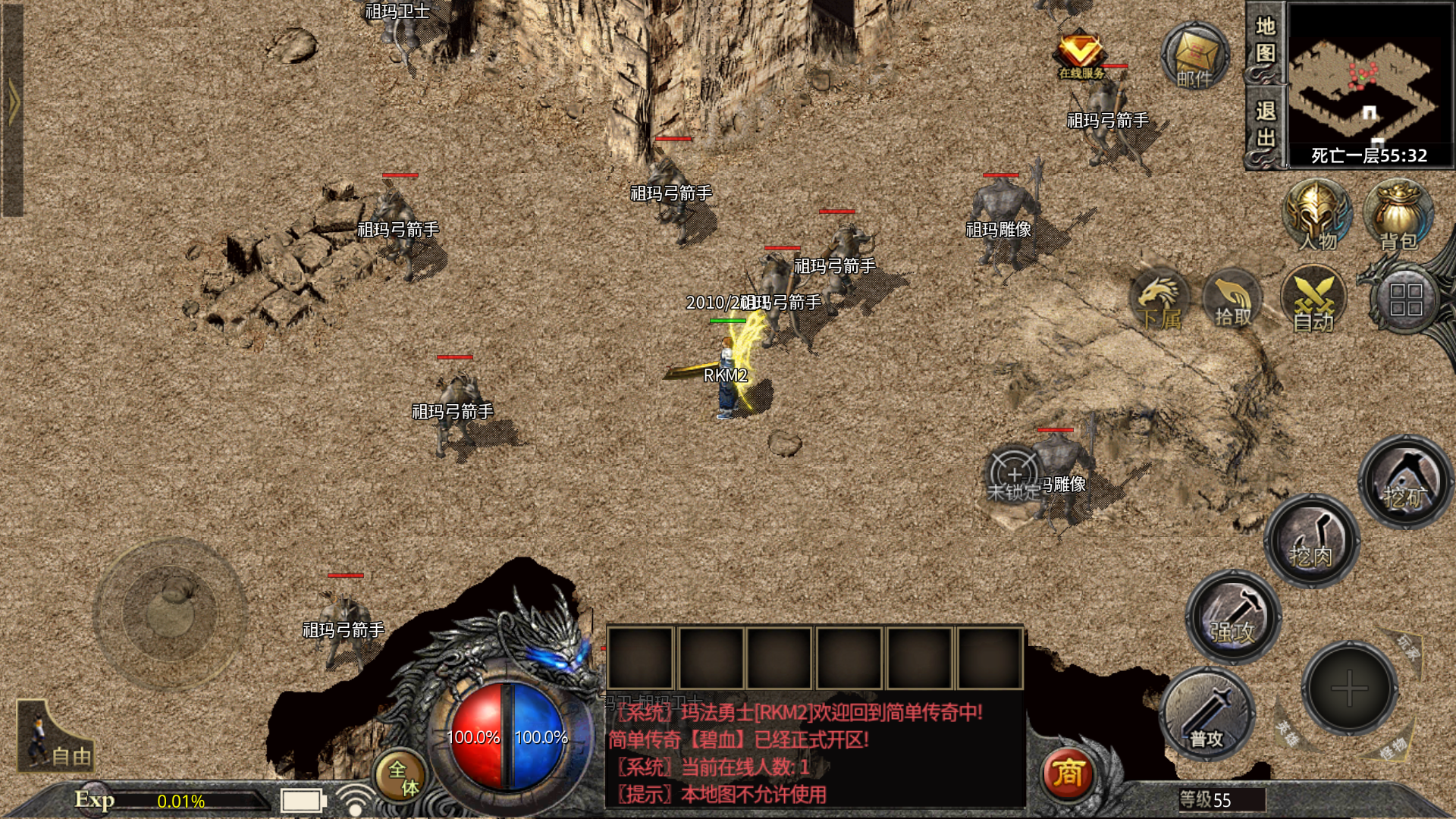Screen dimensions: 1456x819
Task: Activate the 挖矿 mining skill
Action: (x=1404, y=481)
